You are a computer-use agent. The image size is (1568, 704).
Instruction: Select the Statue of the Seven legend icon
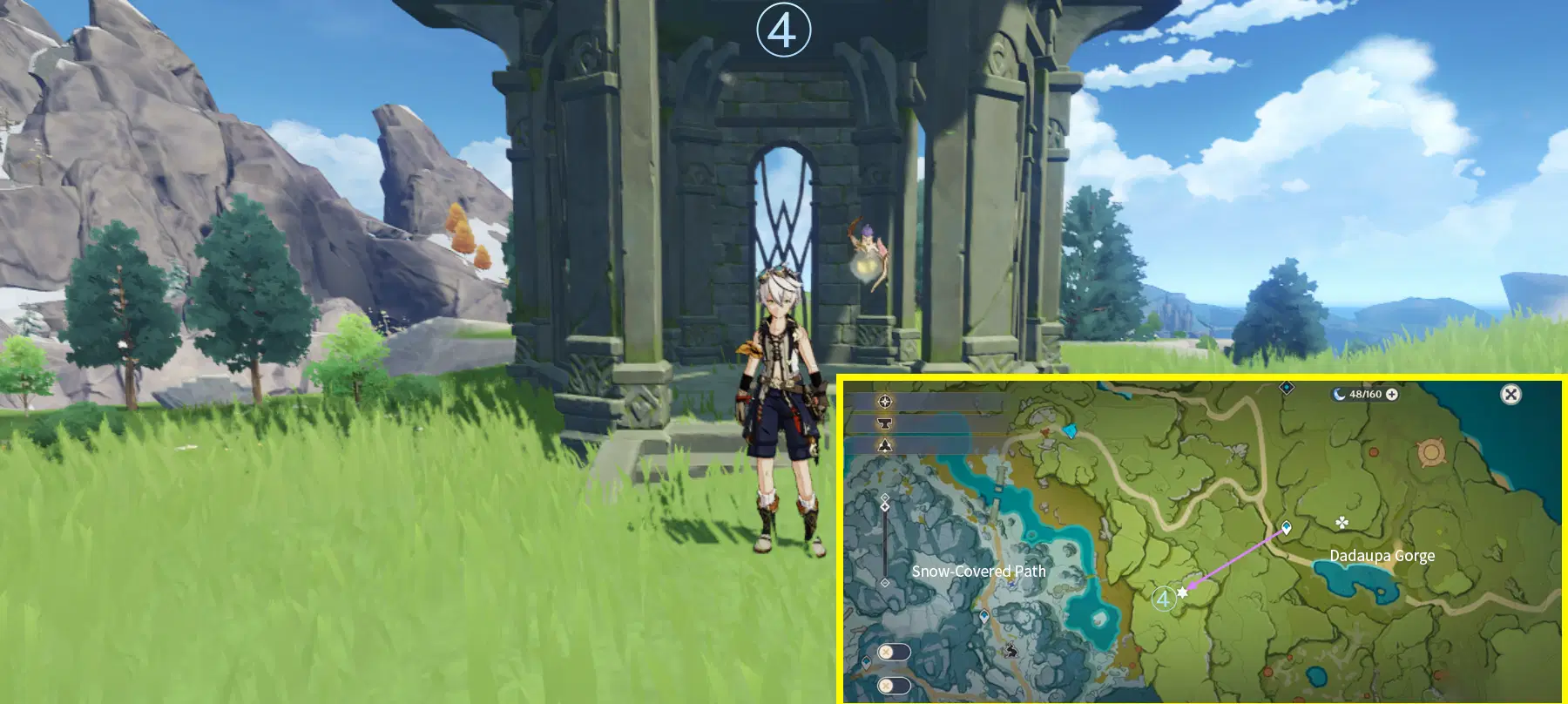[883, 445]
